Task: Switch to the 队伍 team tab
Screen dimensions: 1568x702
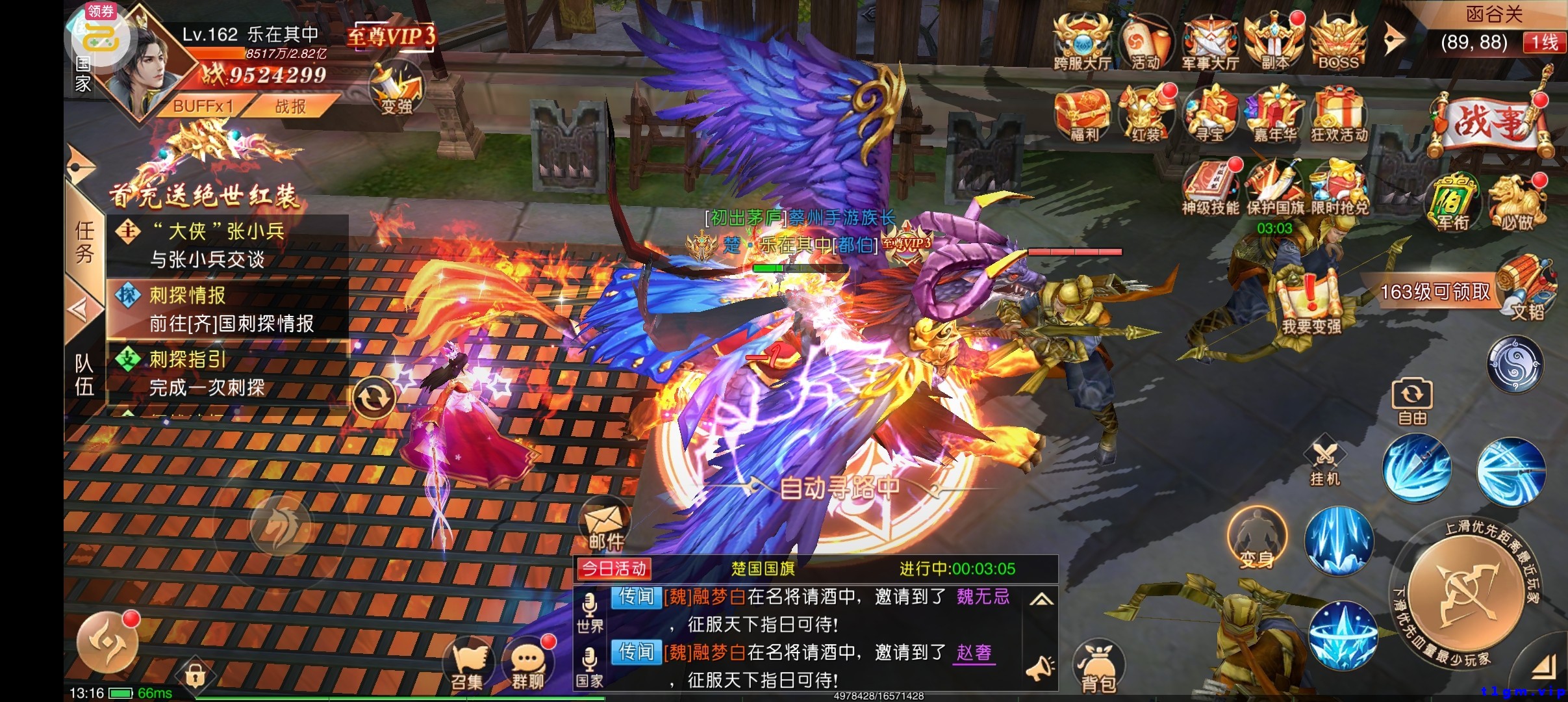Action: [x=84, y=374]
